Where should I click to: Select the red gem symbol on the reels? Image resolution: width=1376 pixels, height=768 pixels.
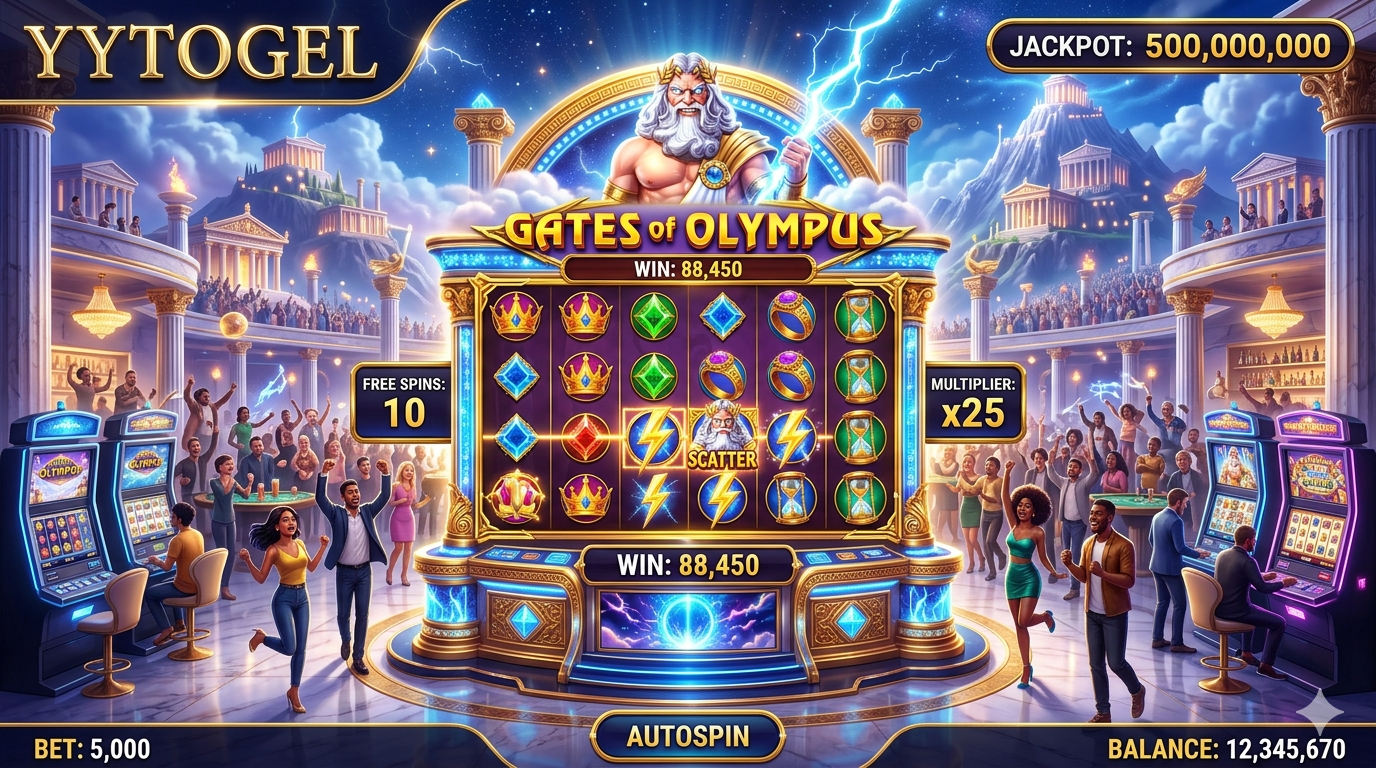(585, 436)
